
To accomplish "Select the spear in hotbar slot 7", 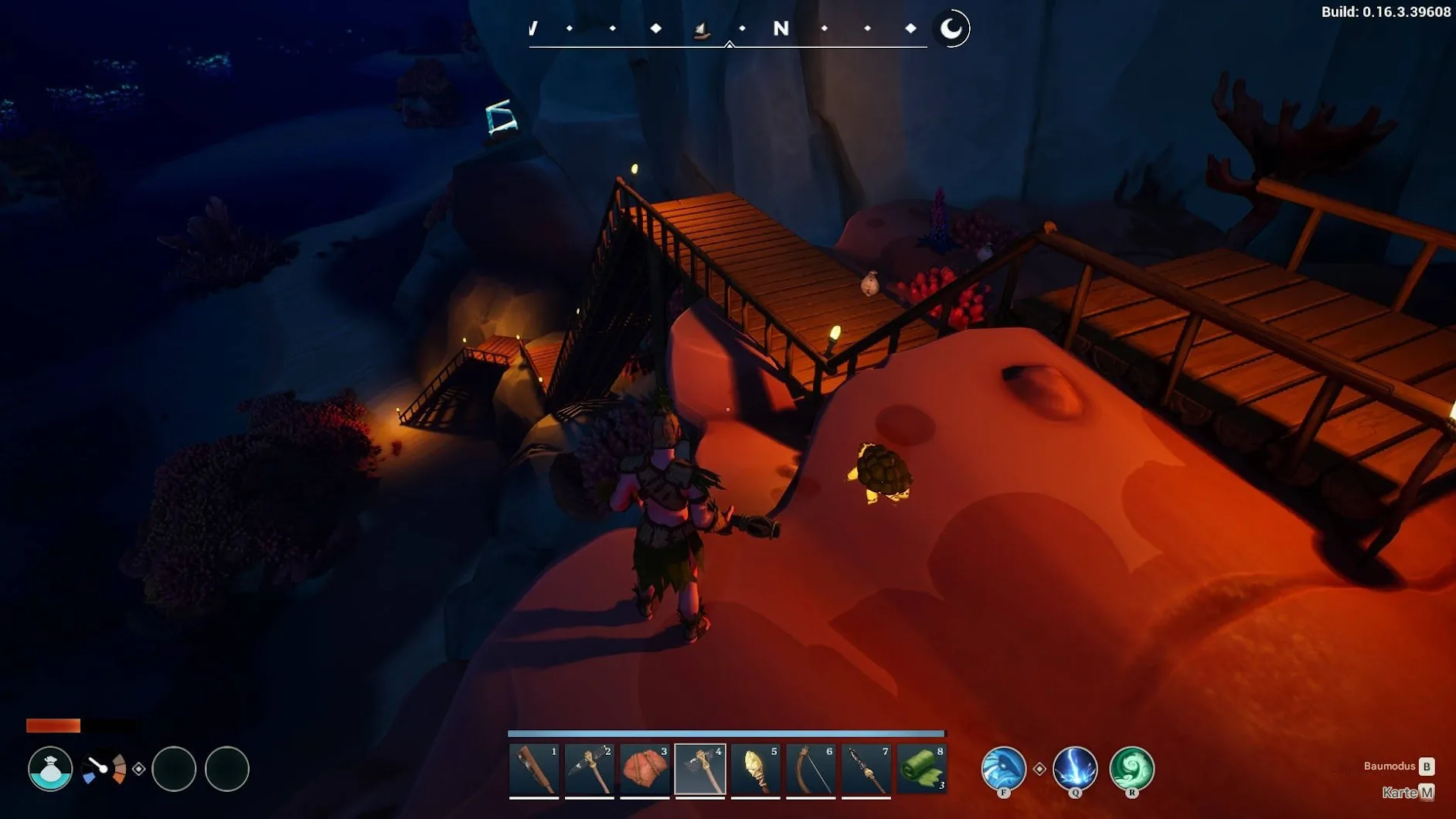I will pyautogui.click(x=866, y=770).
